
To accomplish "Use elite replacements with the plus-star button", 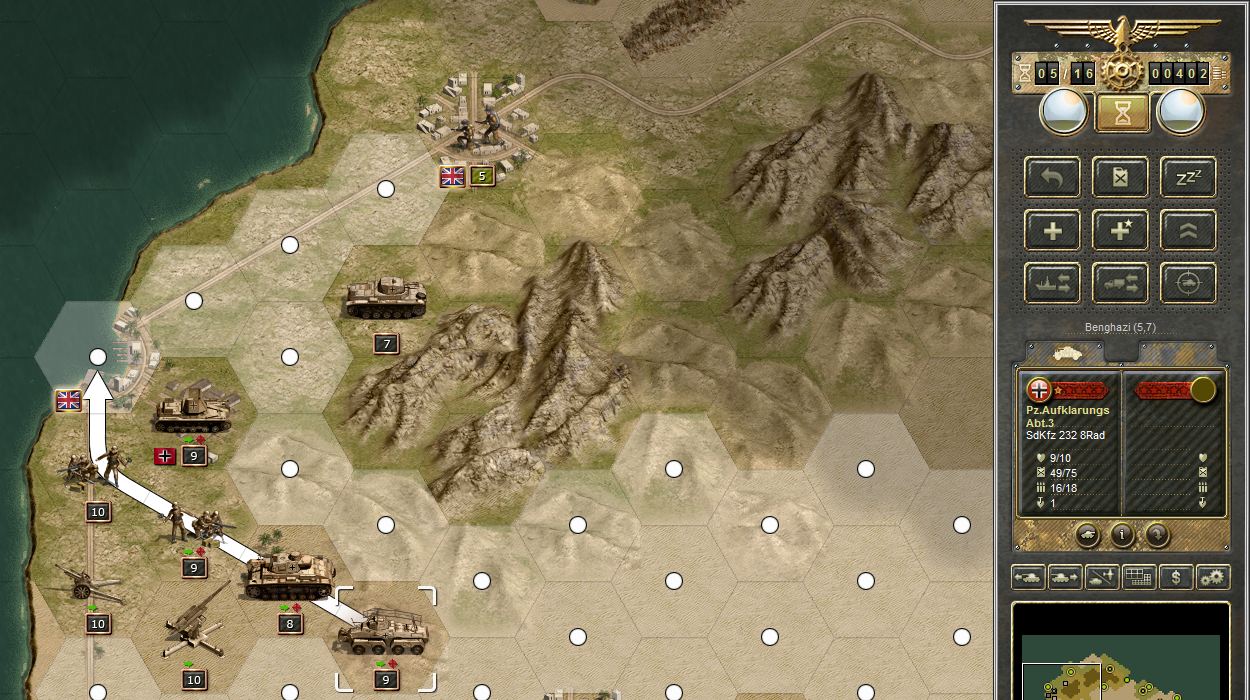I will click(1120, 231).
